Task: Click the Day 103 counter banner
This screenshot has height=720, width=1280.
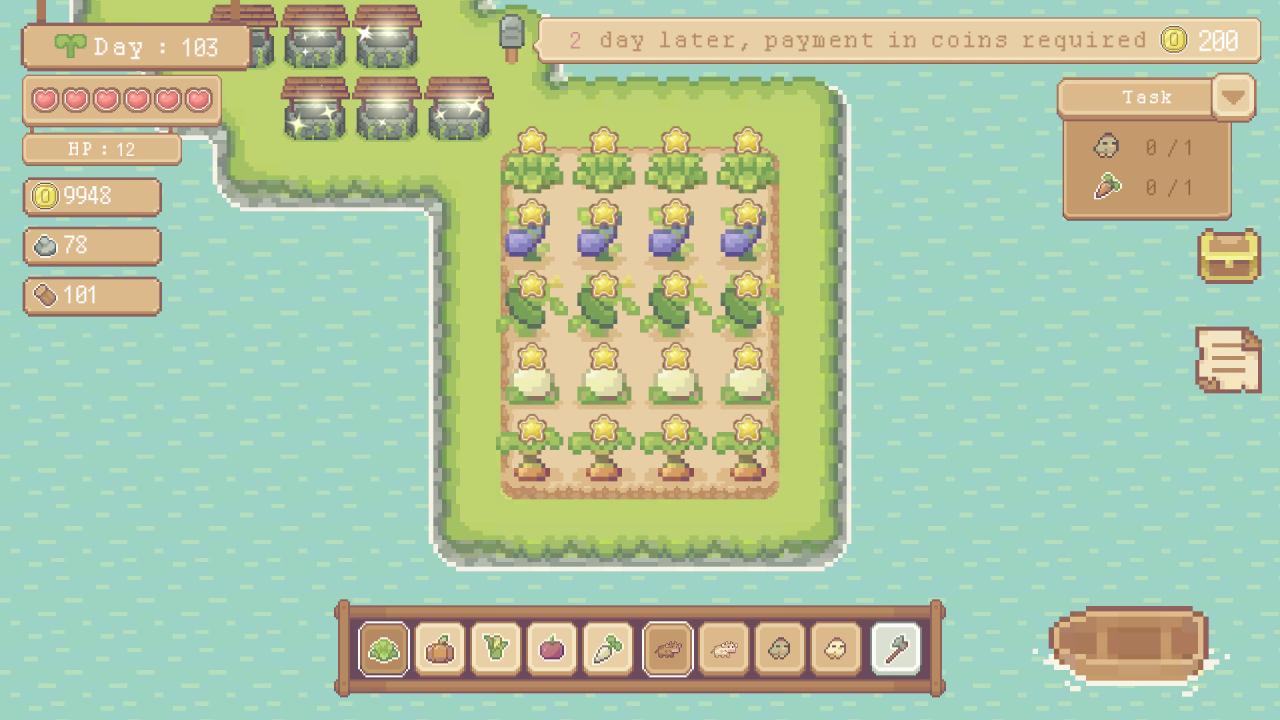Action: pyautogui.click(x=135, y=45)
